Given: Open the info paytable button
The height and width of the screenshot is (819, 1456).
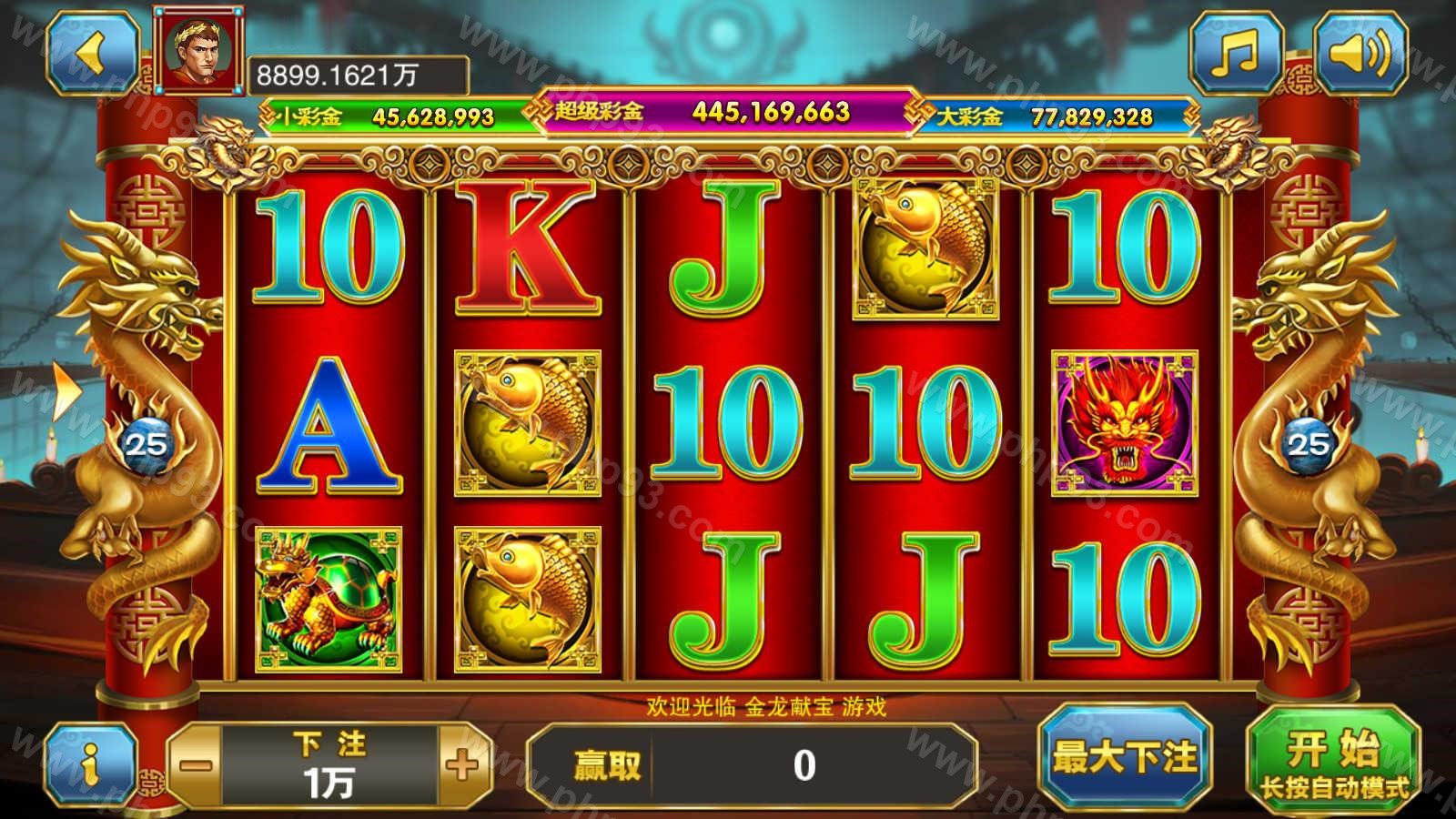Looking at the screenshot, I should pyautogui.click(x=90, y=766).
